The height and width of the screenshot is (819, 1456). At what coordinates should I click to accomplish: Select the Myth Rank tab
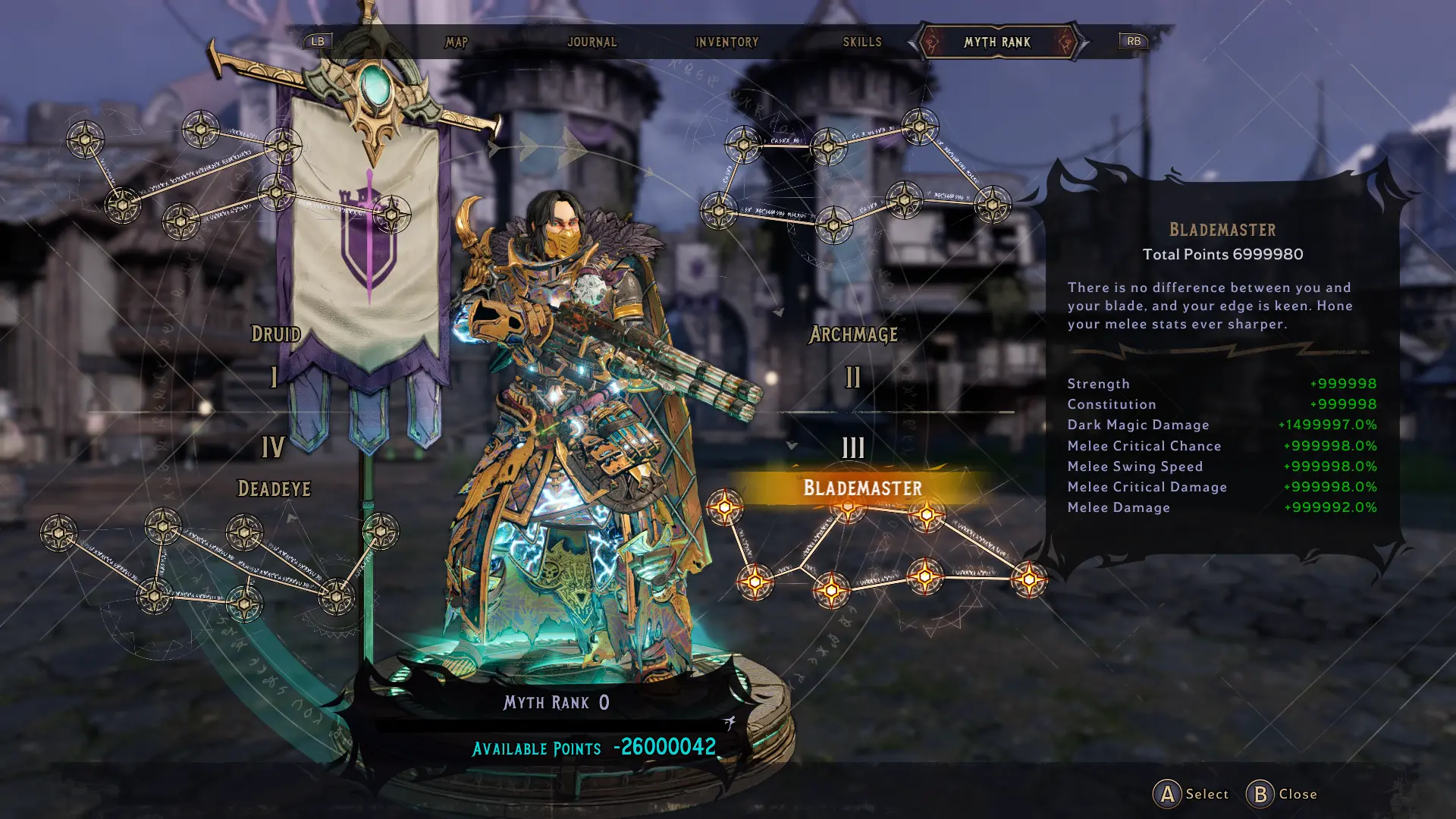(996, 42)
